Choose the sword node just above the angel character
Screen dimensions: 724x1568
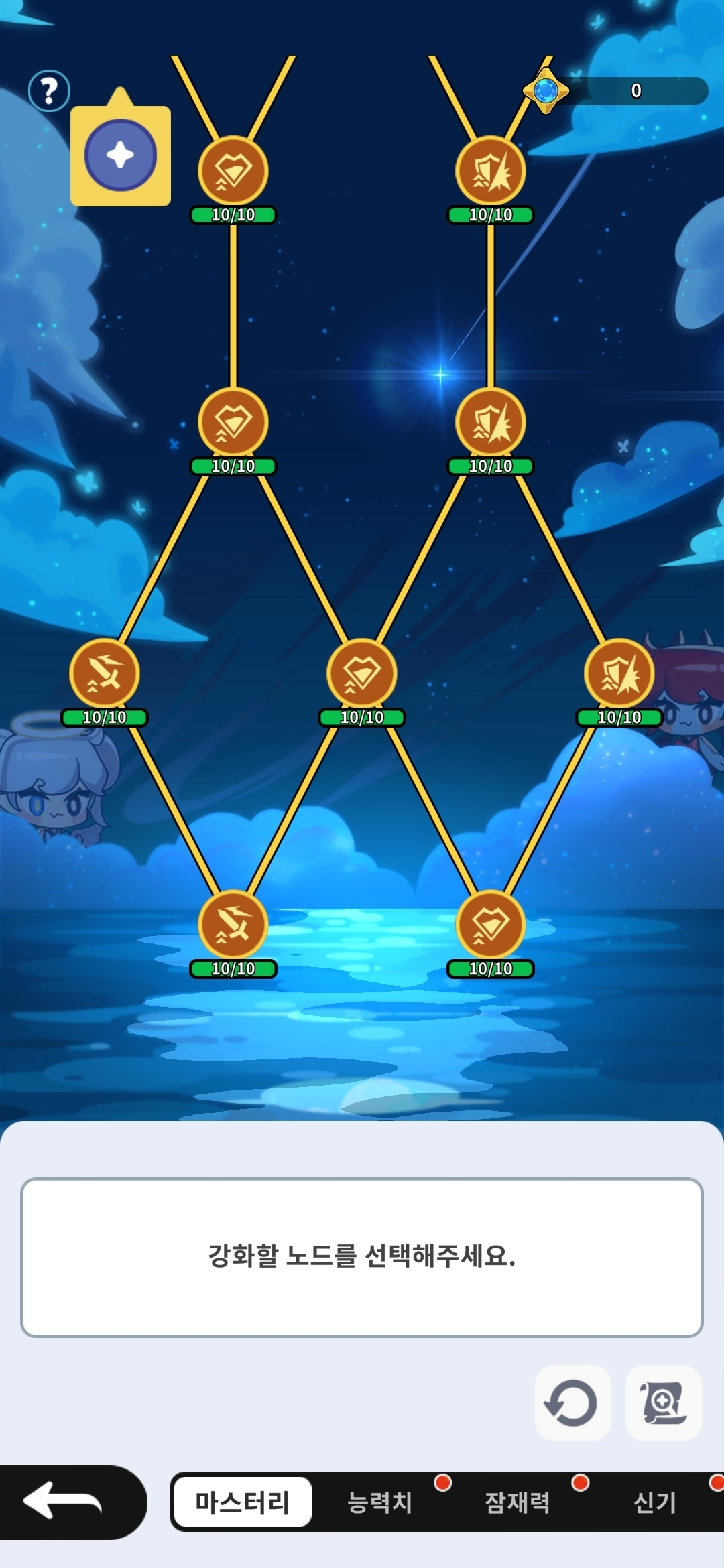pyautogui.click(x=105, y=673)
